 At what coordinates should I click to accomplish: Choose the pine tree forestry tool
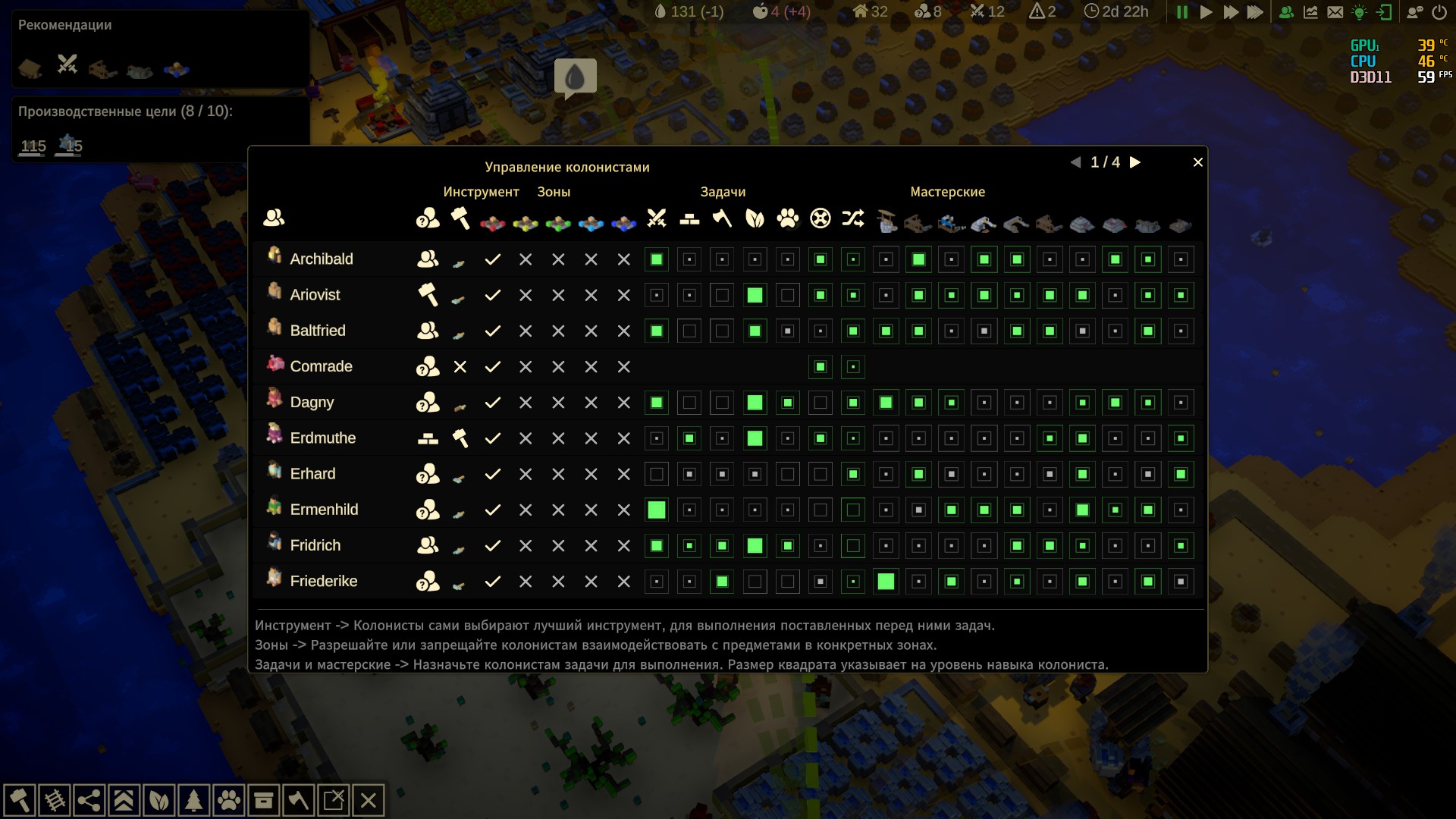pyautogui.click(x=194, y=801)
